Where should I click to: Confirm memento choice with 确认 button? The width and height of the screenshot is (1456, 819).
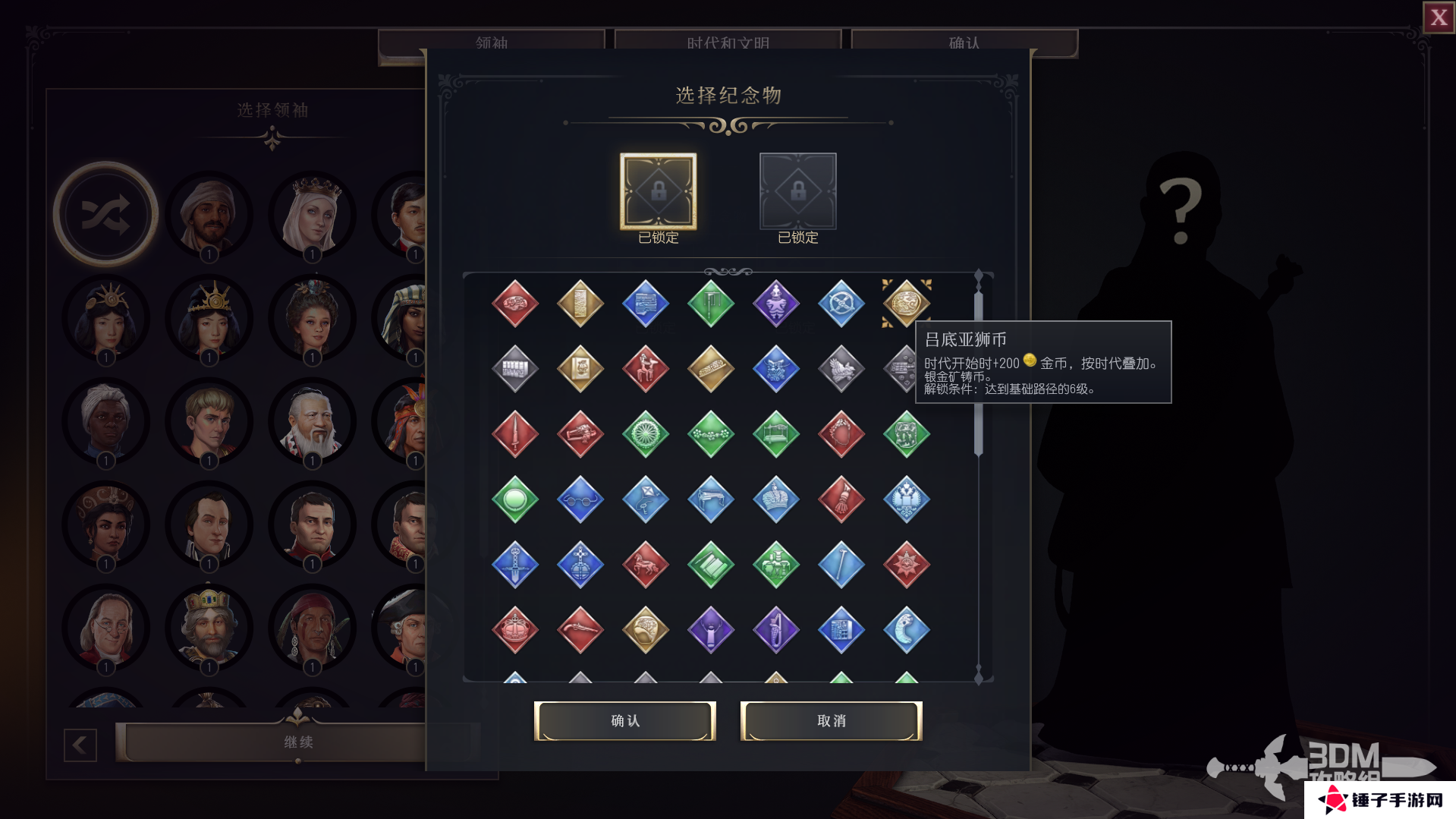click(x=624, y=720)
